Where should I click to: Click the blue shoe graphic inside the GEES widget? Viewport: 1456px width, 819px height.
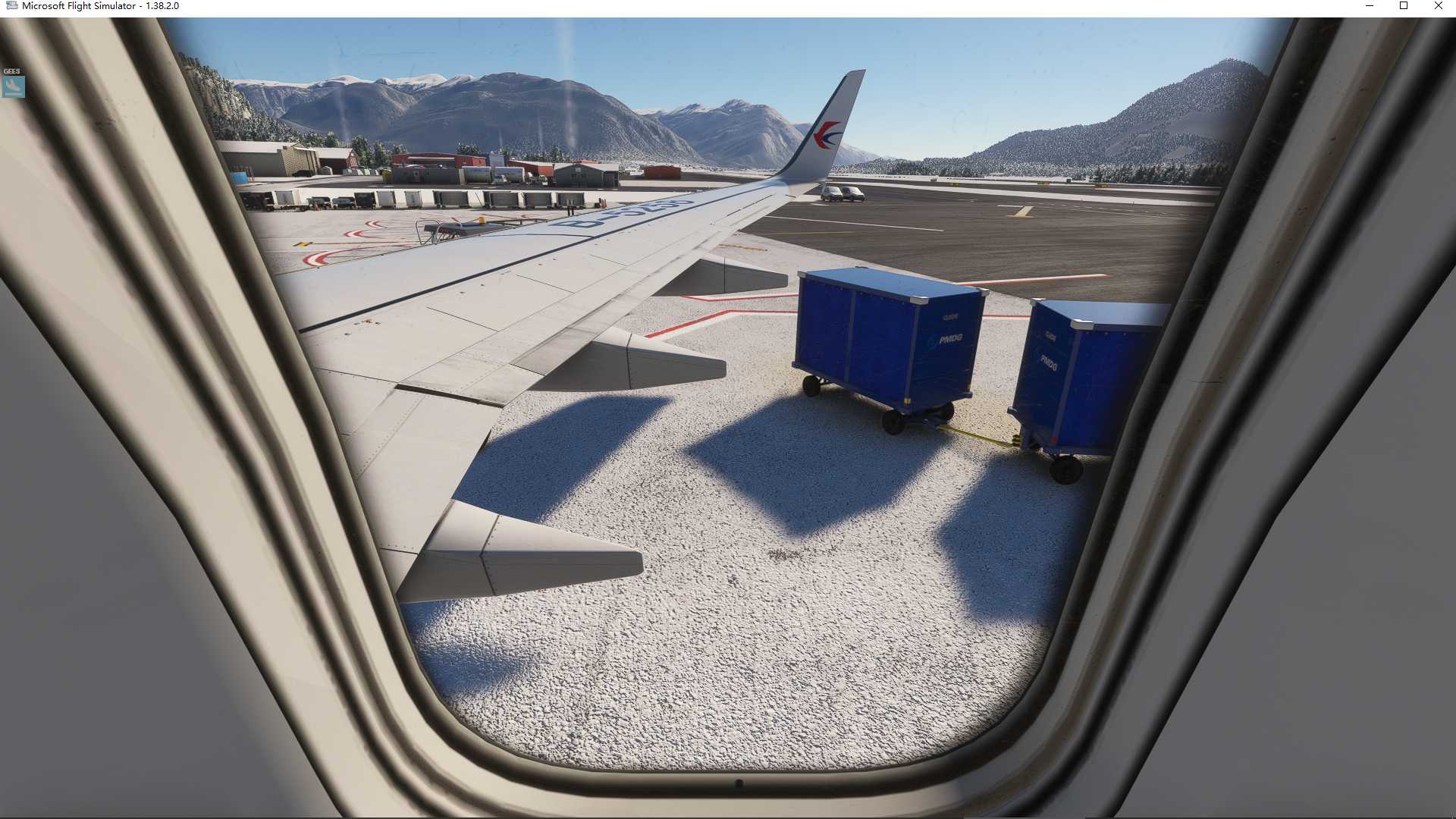point(12,86)
